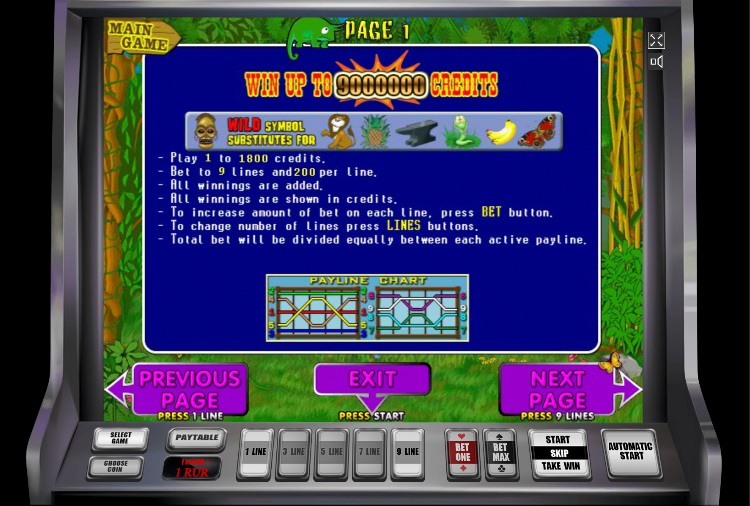This screenshot has height=506, width=750.
Task: Hit the Start / Skip / Take Win button
Action: point(558,453)
